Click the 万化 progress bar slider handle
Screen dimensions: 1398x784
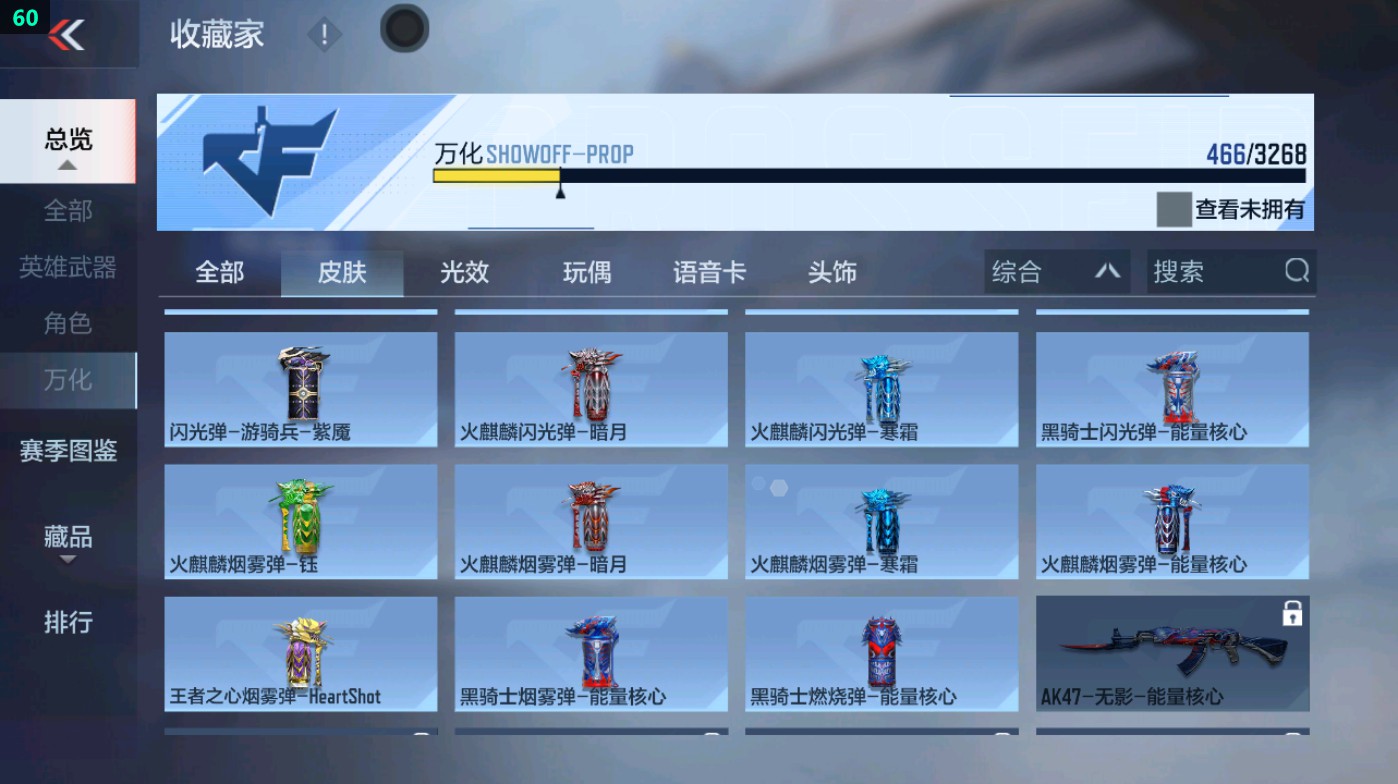click(x=560, y=190)
